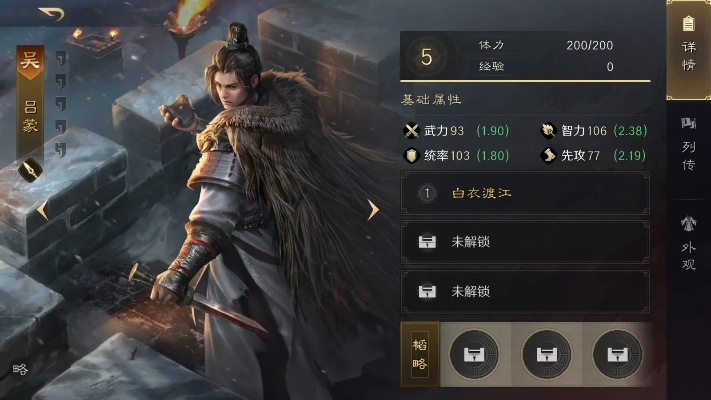Click the round troop-type icon under 吕蒙

point(30,171)
